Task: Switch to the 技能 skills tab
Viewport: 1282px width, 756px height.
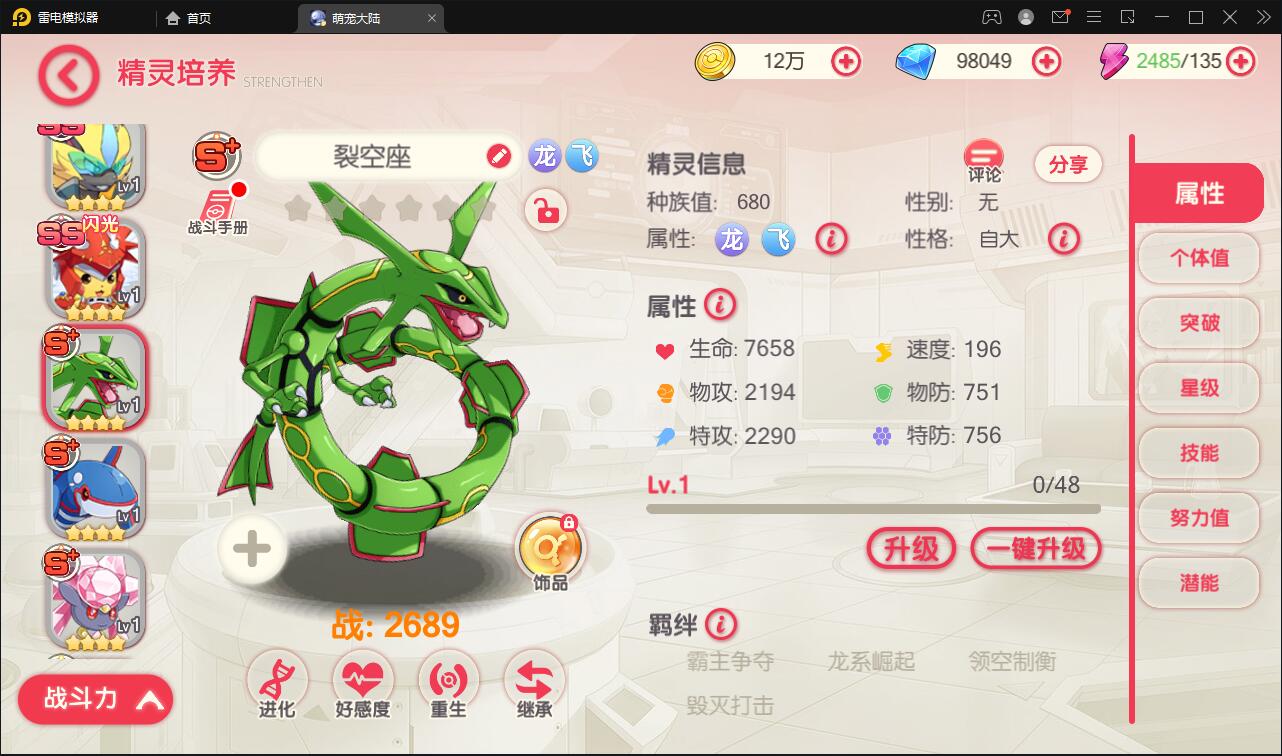Action: [x=1199, y=453]
